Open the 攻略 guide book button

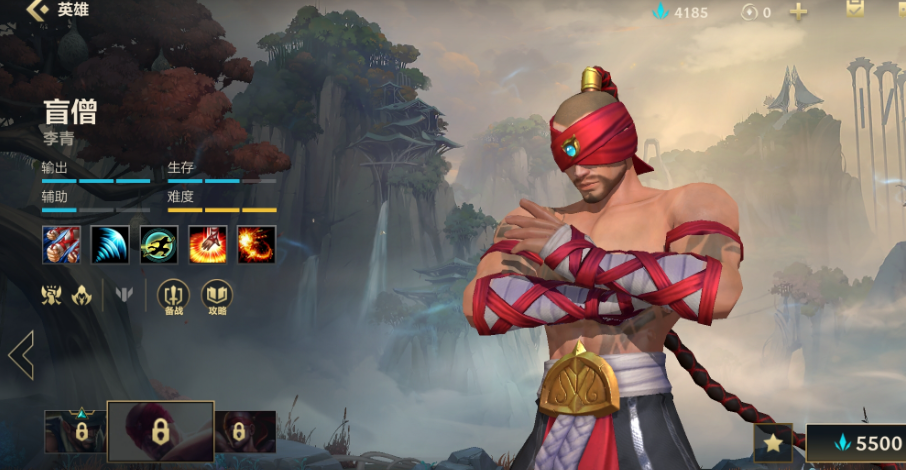[x=217, y=296]
